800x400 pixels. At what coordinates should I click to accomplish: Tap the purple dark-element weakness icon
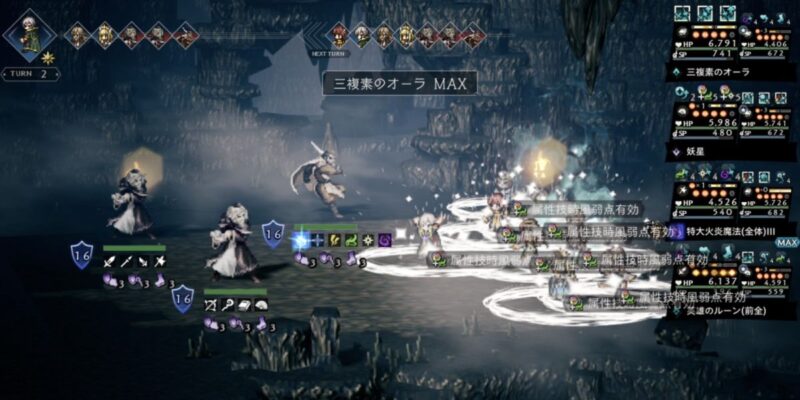tap(385, 240)
